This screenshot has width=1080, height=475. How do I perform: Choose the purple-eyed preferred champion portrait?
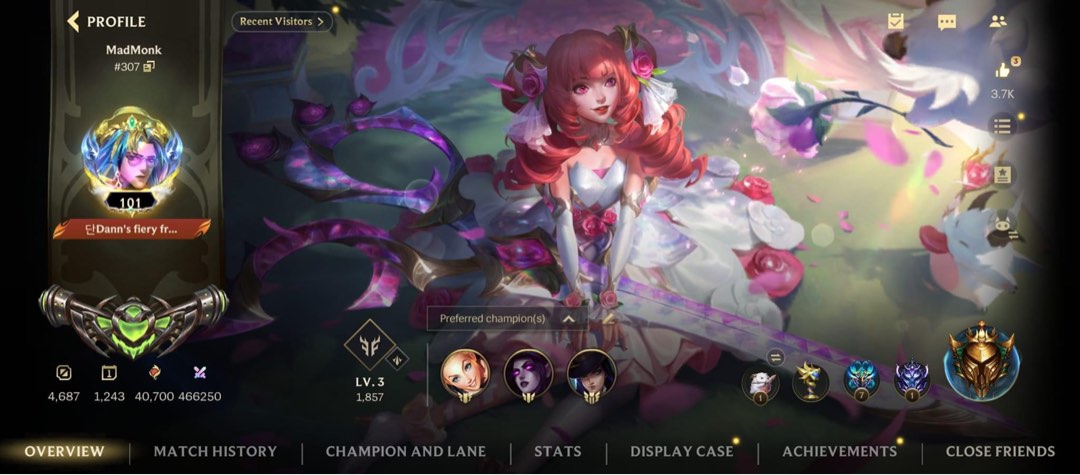pyautogui.click(x=528, y=373)
